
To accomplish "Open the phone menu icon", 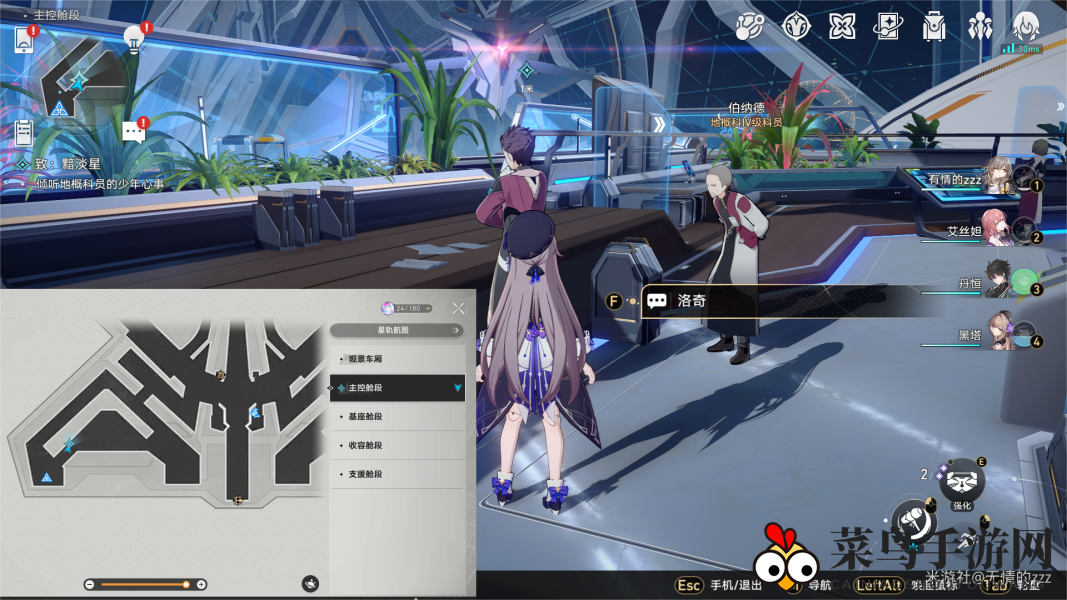I will tap(25, 40).
